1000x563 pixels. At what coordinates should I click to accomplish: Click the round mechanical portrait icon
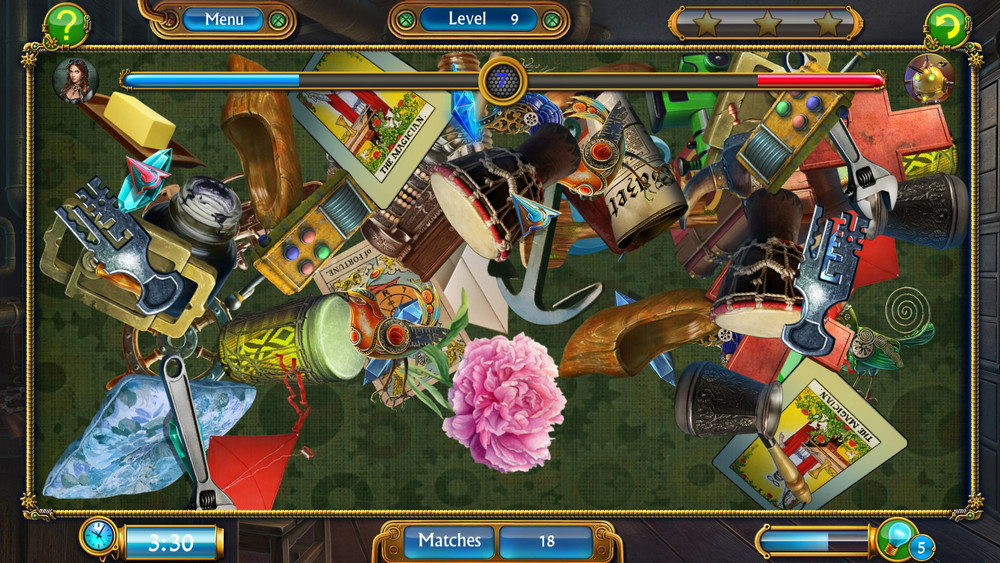(928, 79)
